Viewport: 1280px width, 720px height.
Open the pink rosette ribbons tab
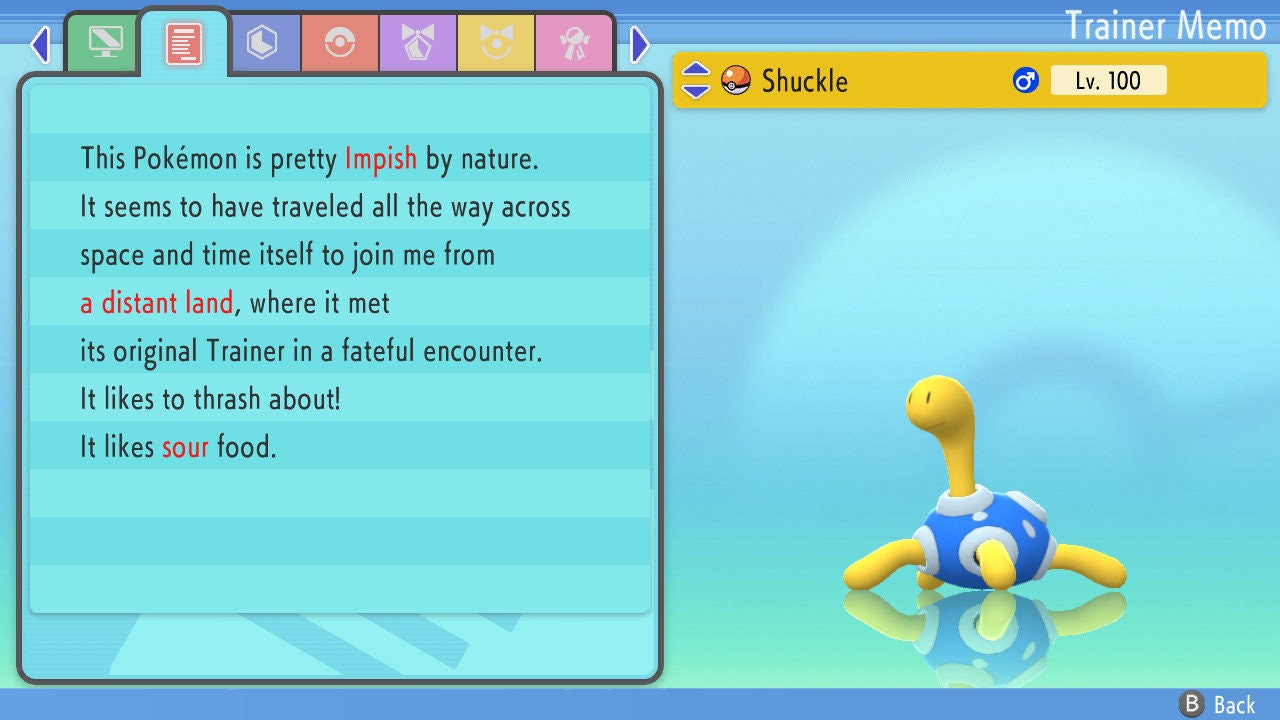click(573, 43)
